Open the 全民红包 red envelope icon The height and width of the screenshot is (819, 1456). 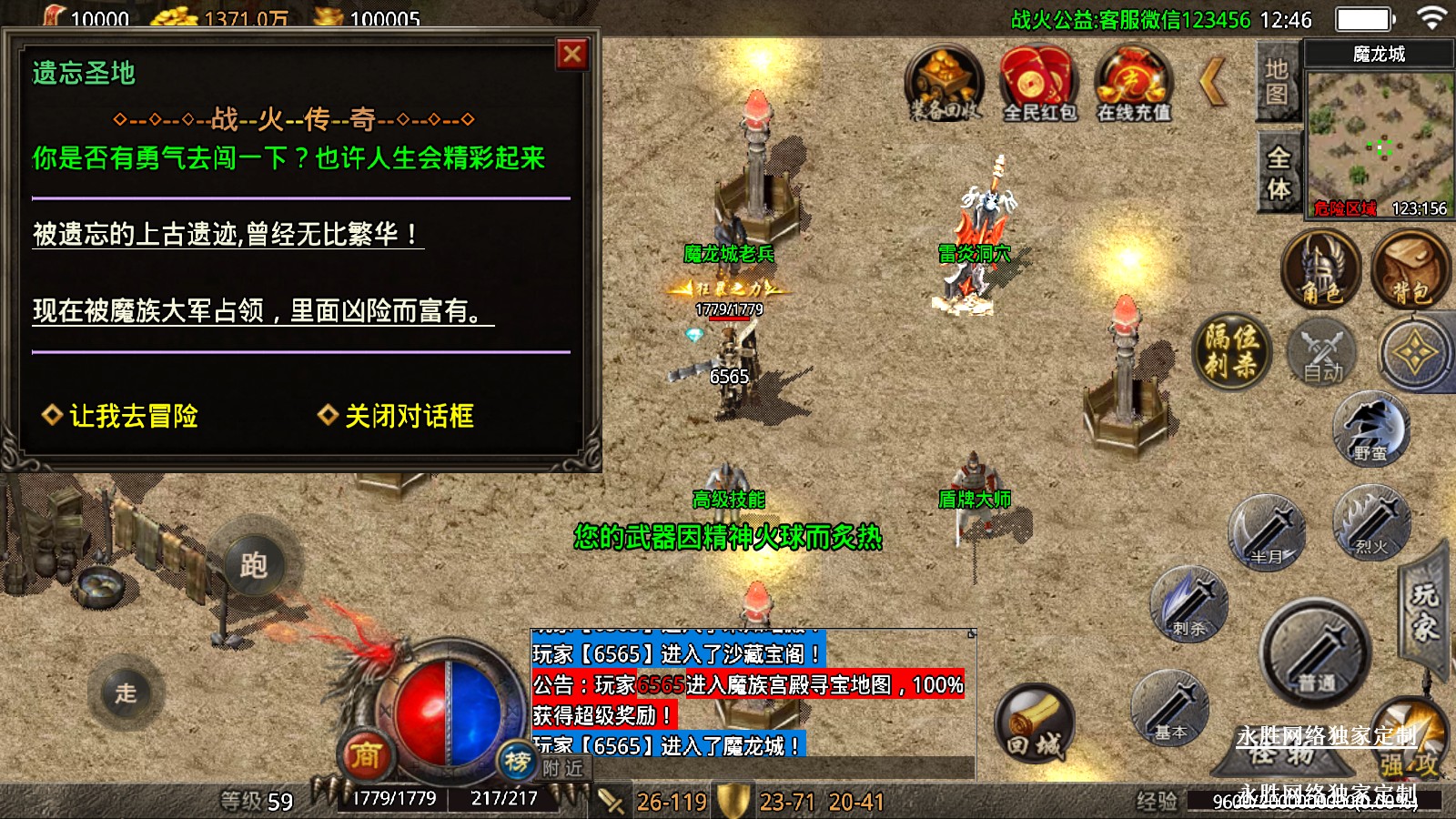(x=1039, y=84)
